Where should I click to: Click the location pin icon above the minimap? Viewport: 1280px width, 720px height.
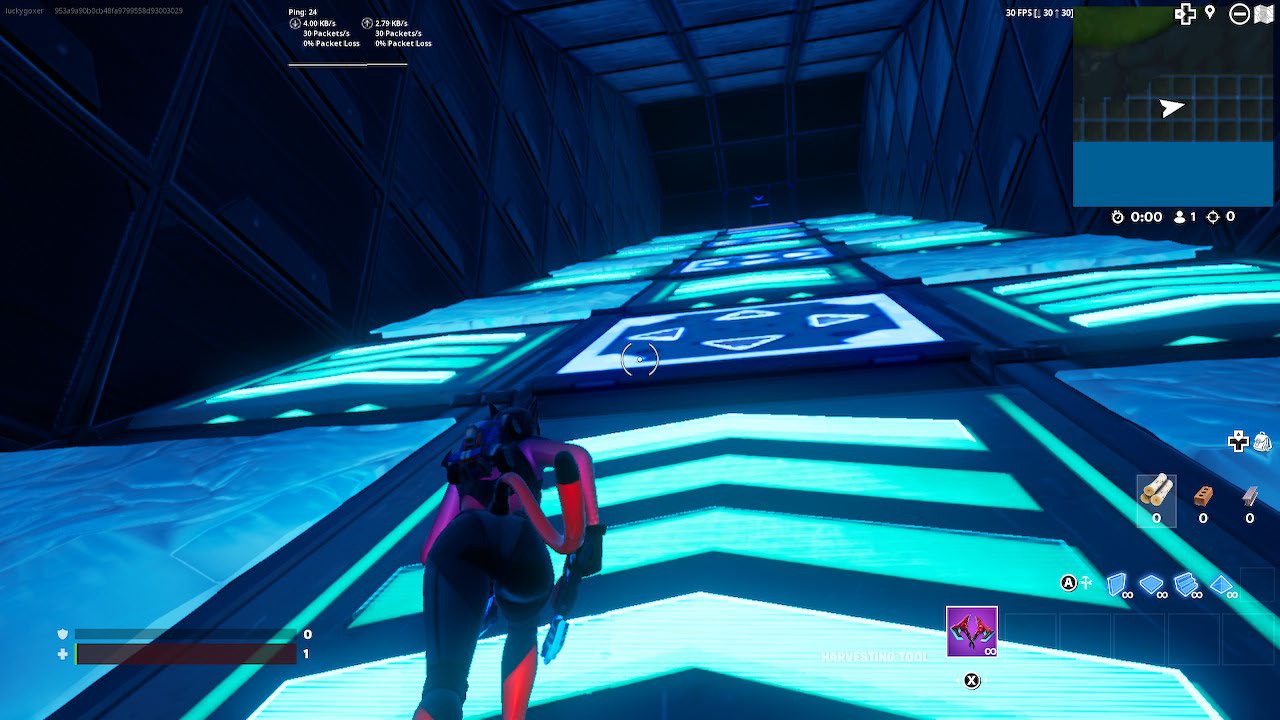(x=1210, y=13)
